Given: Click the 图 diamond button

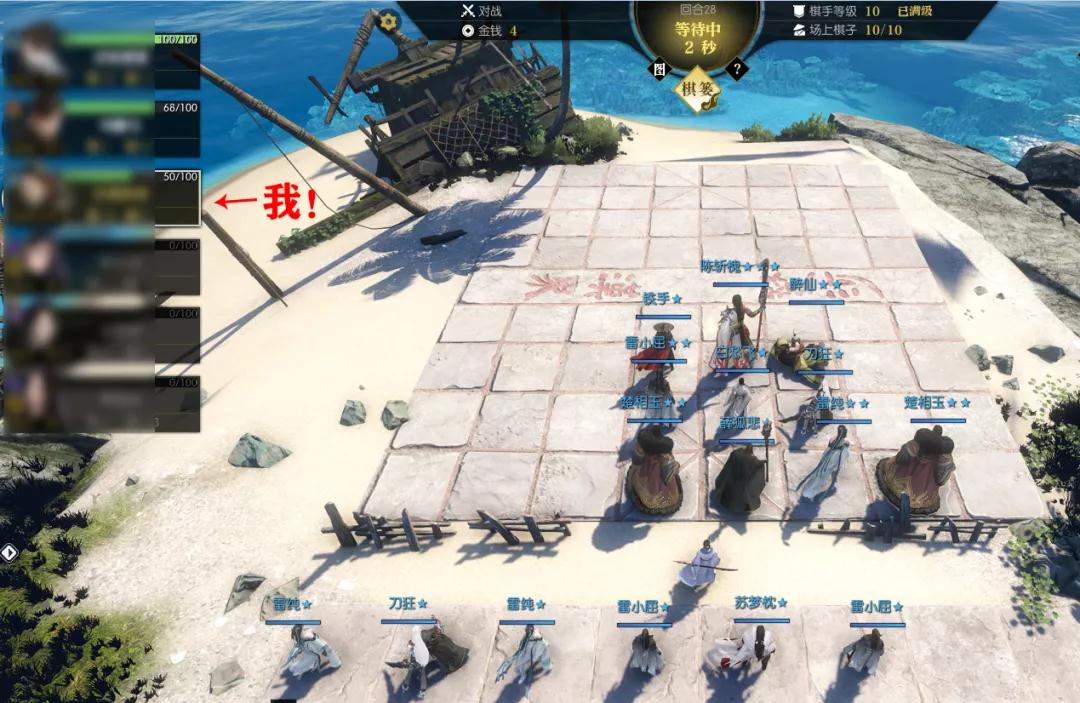Looking at the screenshot, I should click(x=659, y=69).
